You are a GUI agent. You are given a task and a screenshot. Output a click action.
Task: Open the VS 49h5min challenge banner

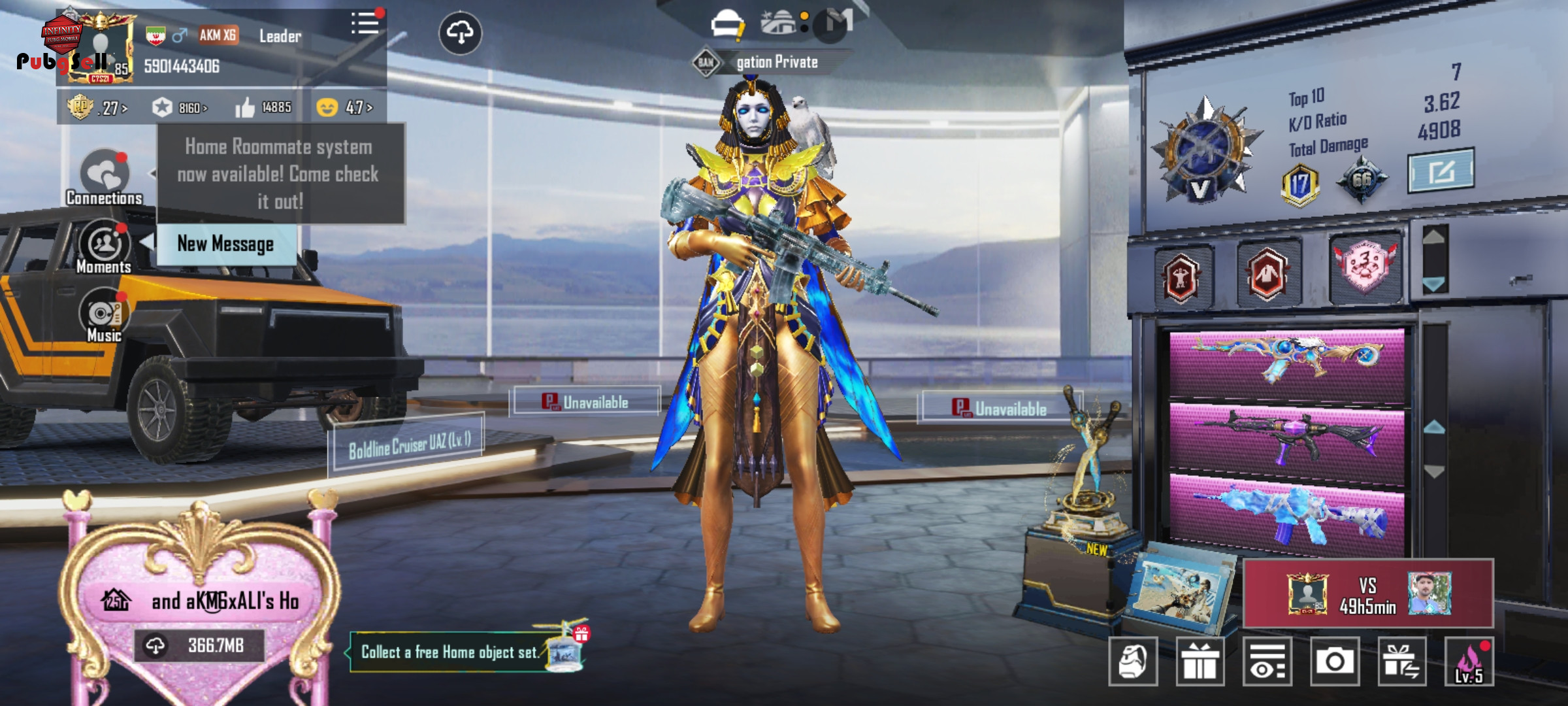(x=1368, y=594)
